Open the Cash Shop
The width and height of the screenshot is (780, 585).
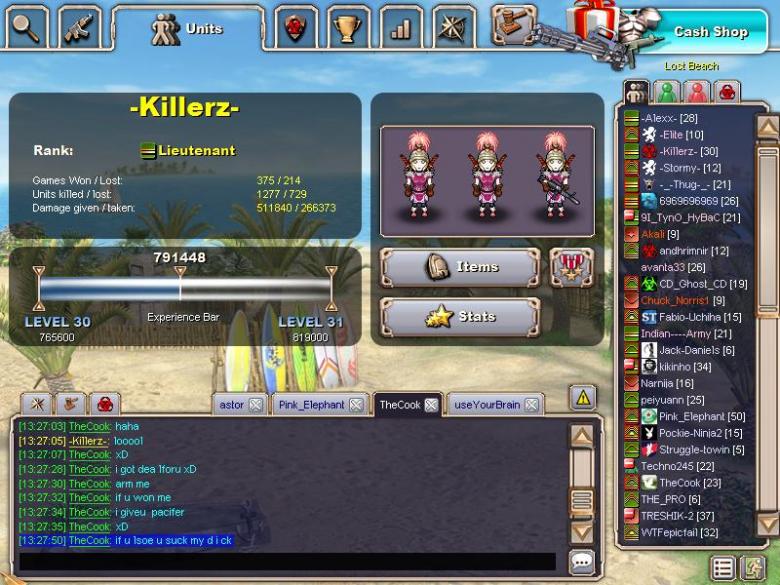709,31
